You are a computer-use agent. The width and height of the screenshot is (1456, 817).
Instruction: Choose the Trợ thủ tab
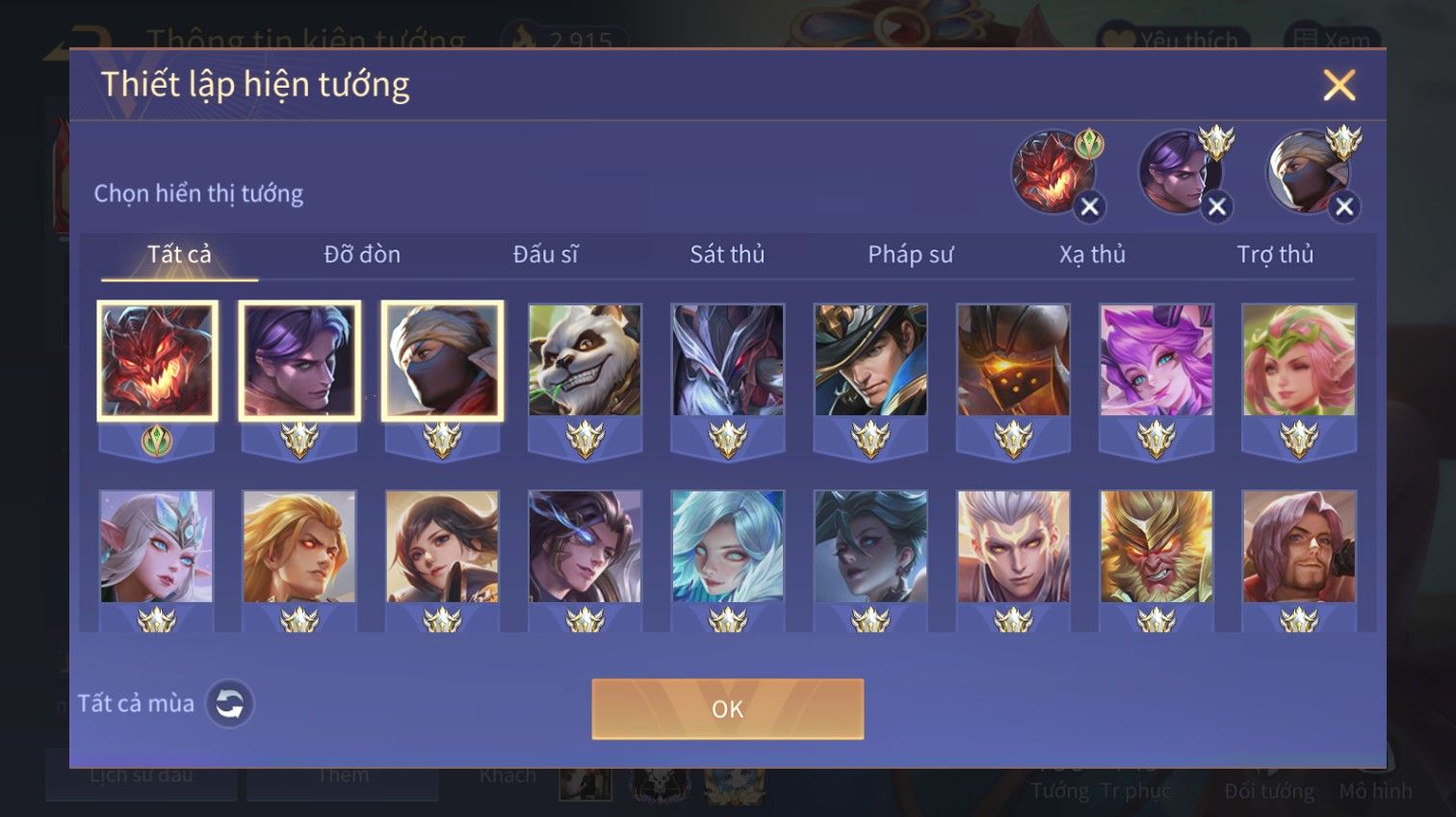tap(1275, 254)
